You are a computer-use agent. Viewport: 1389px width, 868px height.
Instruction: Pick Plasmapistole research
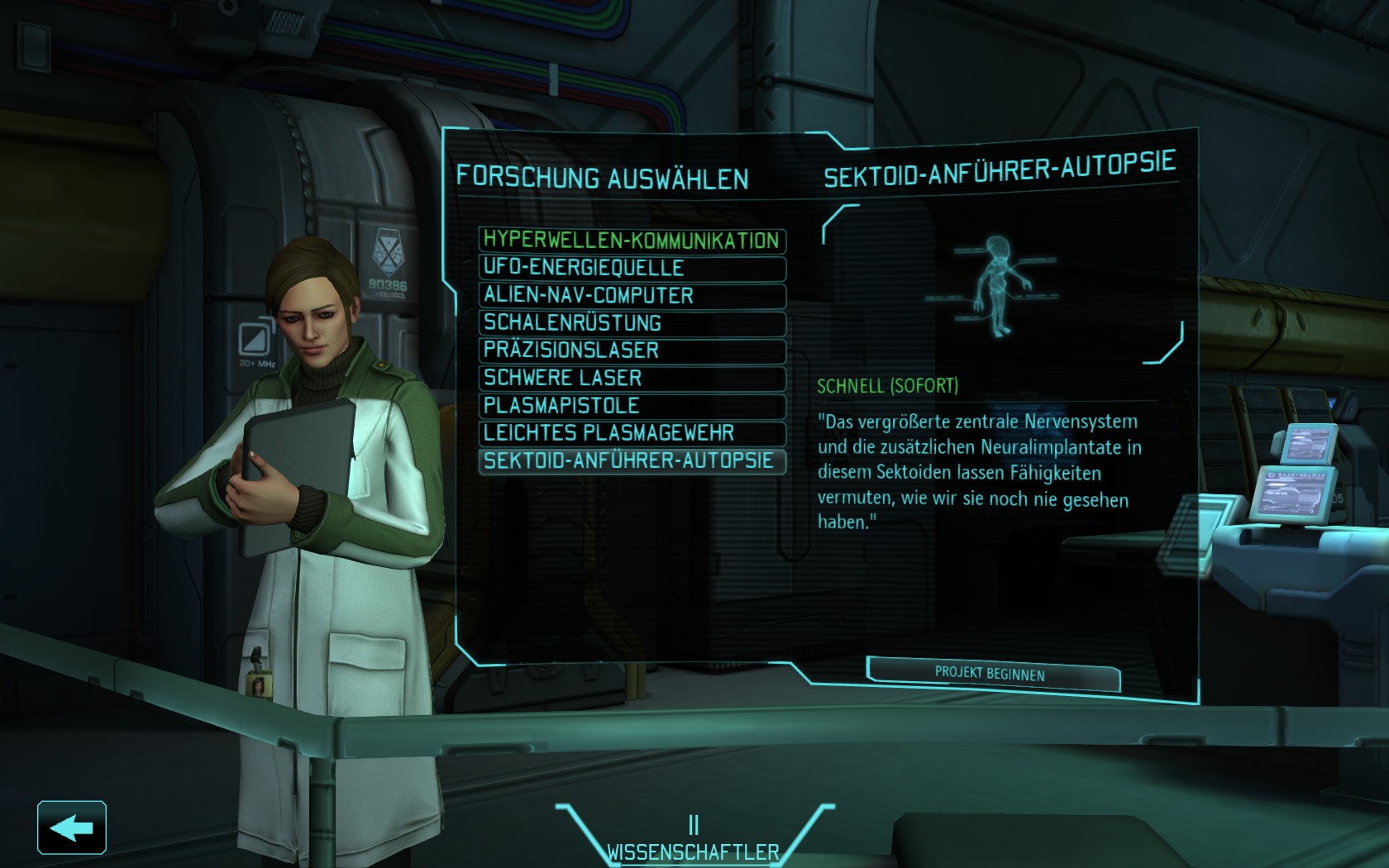click(x=632, y=406)
